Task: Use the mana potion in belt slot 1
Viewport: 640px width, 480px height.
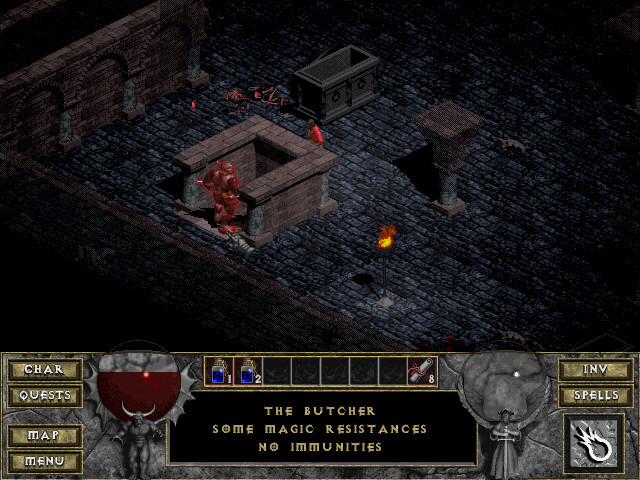Action: (219, 371)
